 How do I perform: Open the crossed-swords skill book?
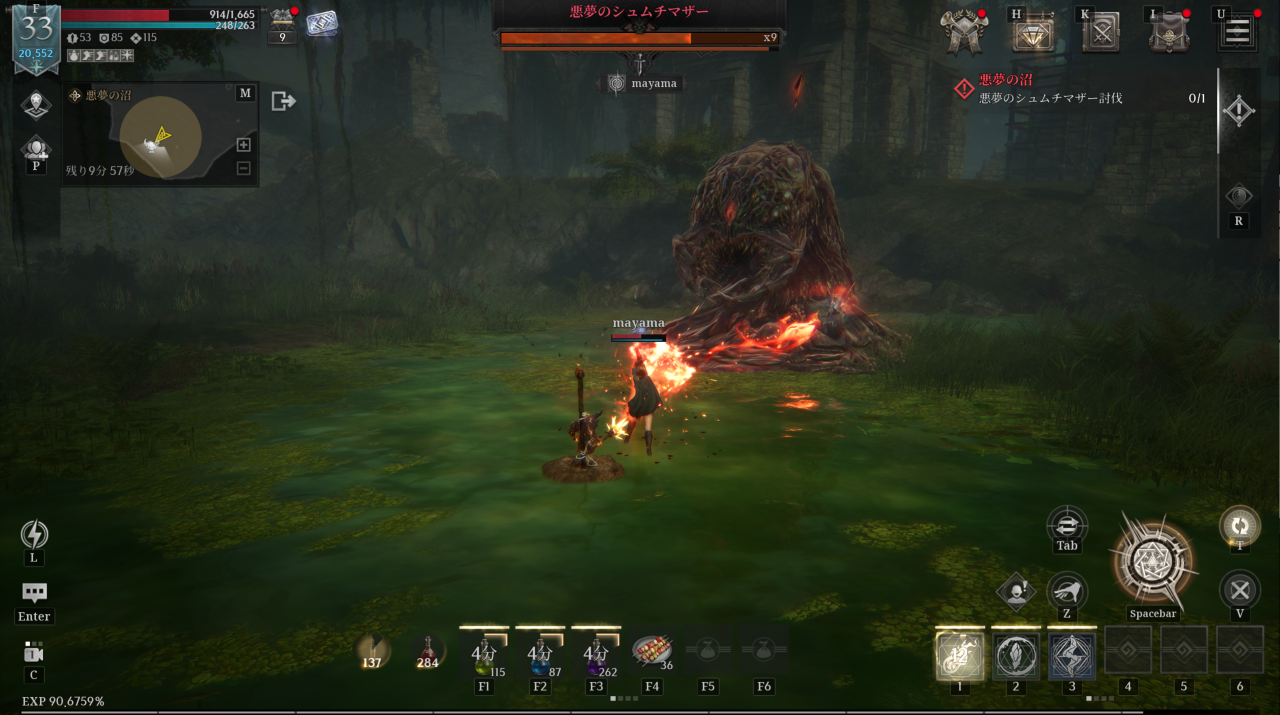pyautogui.click(x=1102, y=33)
